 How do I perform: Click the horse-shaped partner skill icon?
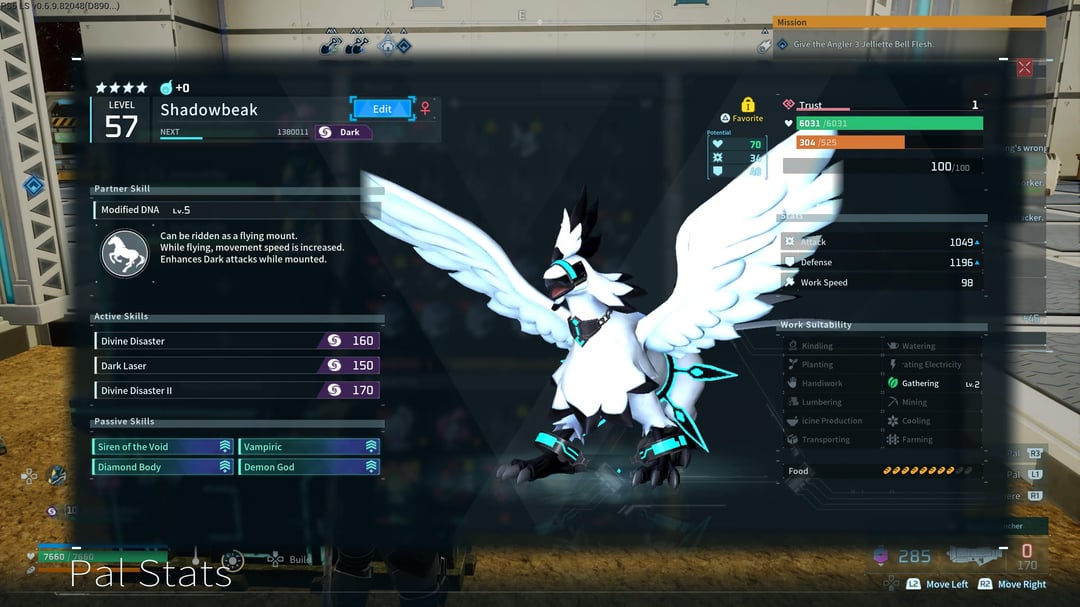click(125, 253)
